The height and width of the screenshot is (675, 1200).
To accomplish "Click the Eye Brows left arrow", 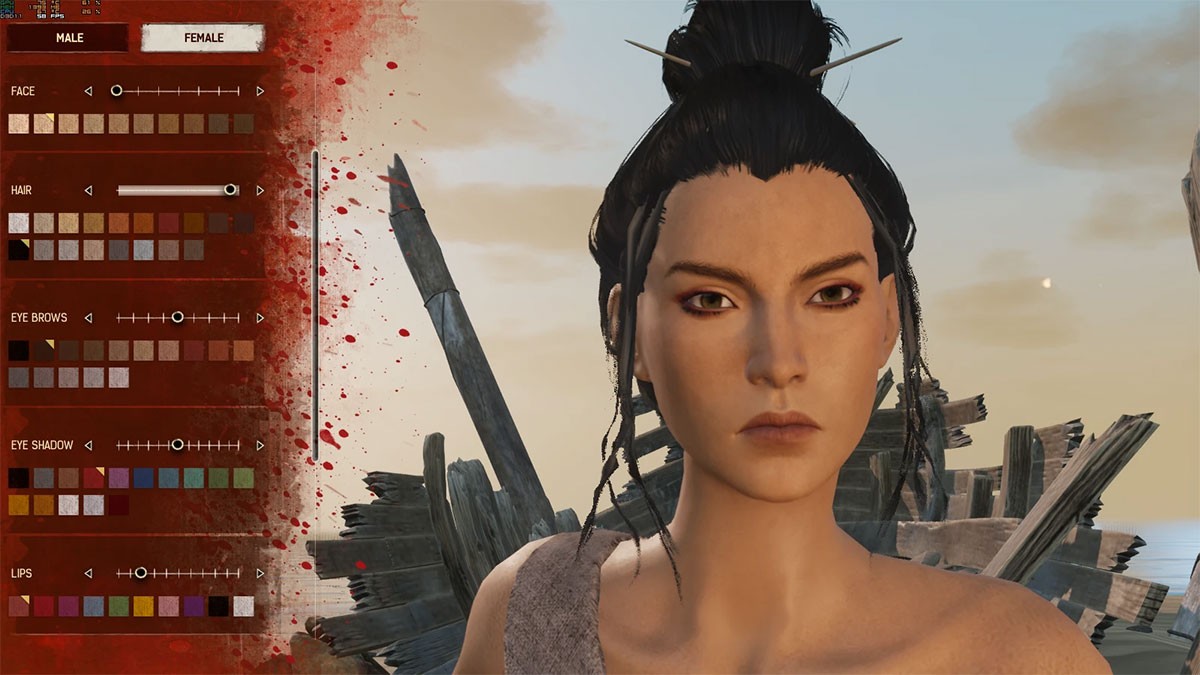I will [x=88, y=318].
